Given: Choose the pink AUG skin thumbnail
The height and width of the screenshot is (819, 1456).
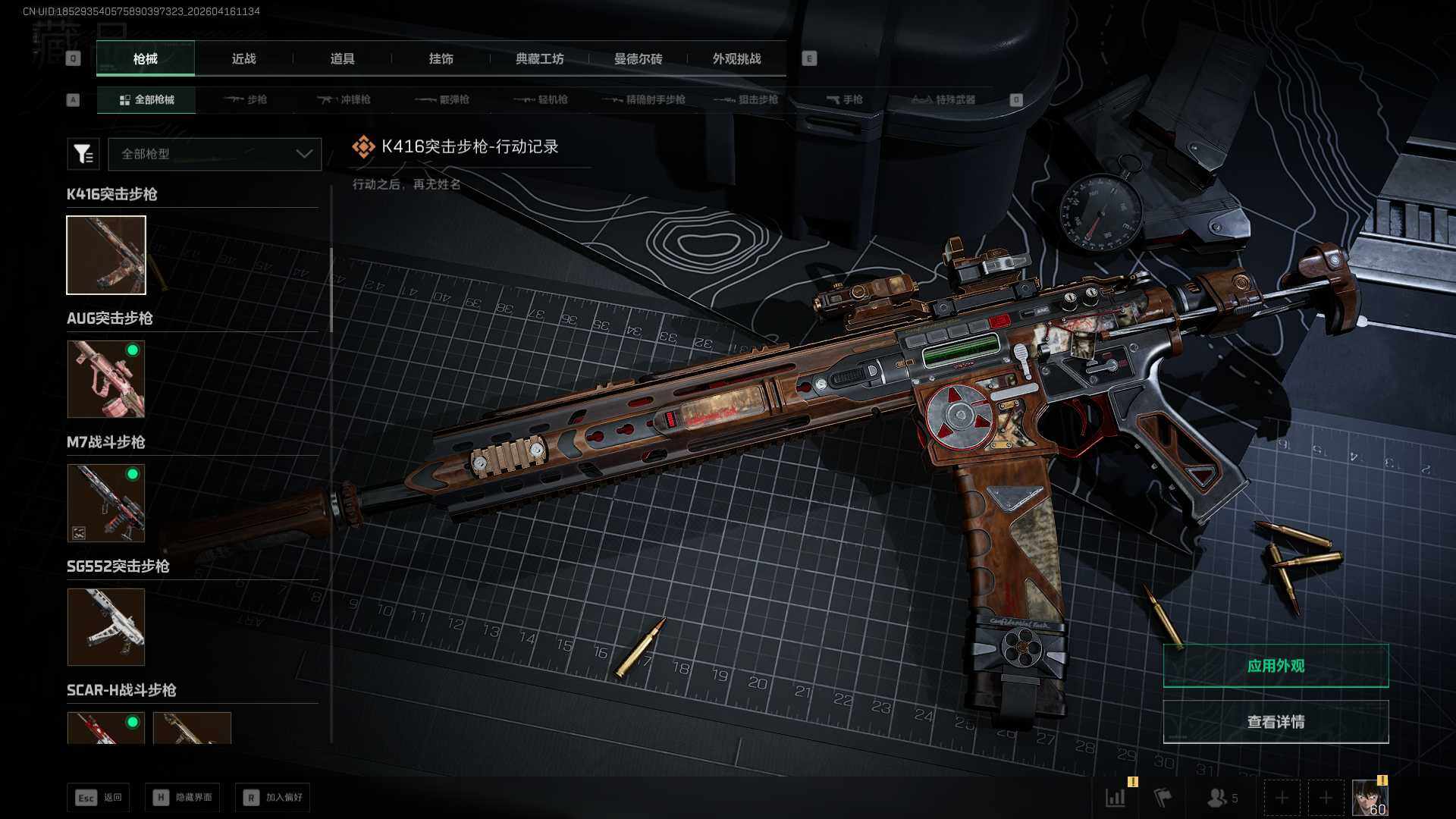Looking at the screenshot, I should point(106,379).
